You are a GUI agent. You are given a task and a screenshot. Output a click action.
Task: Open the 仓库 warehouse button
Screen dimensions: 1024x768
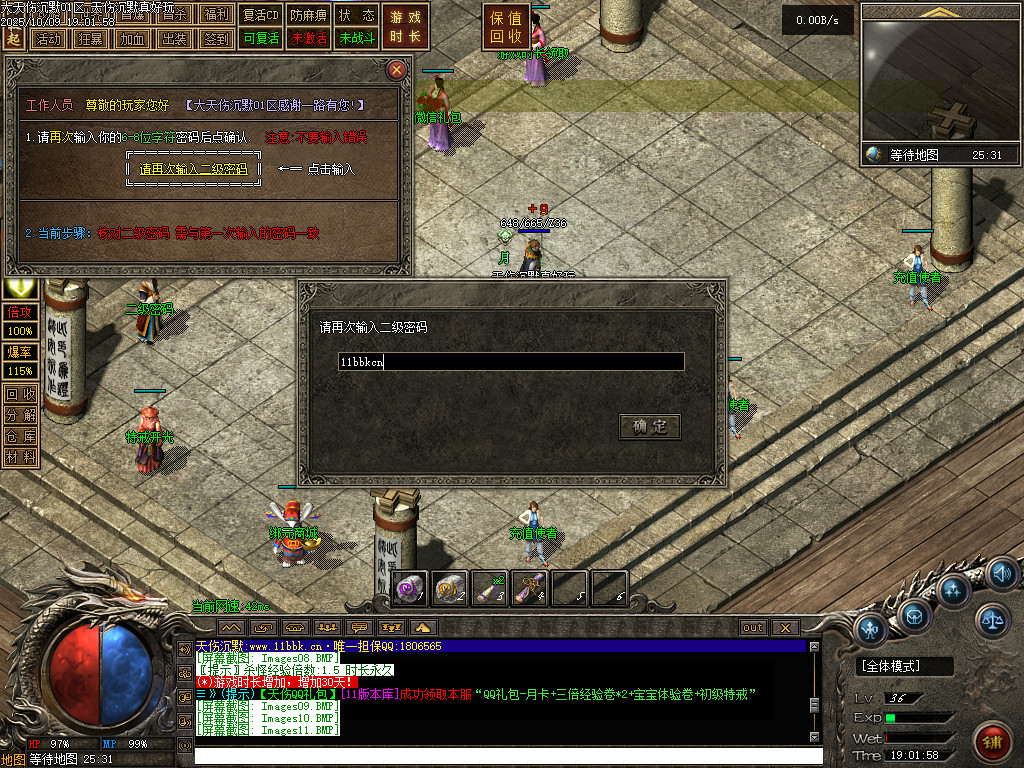(x=20, y=436)
